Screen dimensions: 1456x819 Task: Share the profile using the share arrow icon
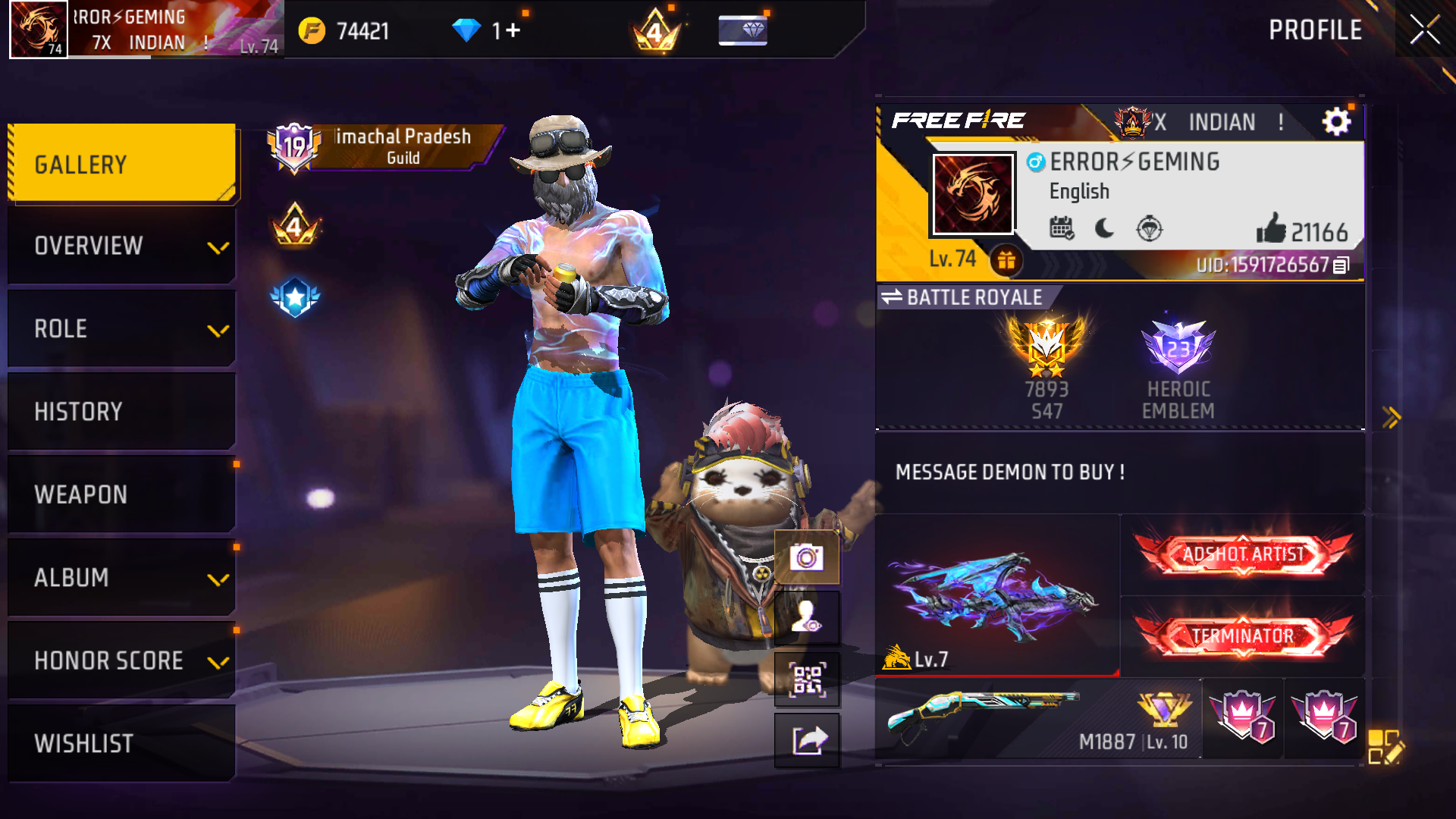click(x=807, y=739)
